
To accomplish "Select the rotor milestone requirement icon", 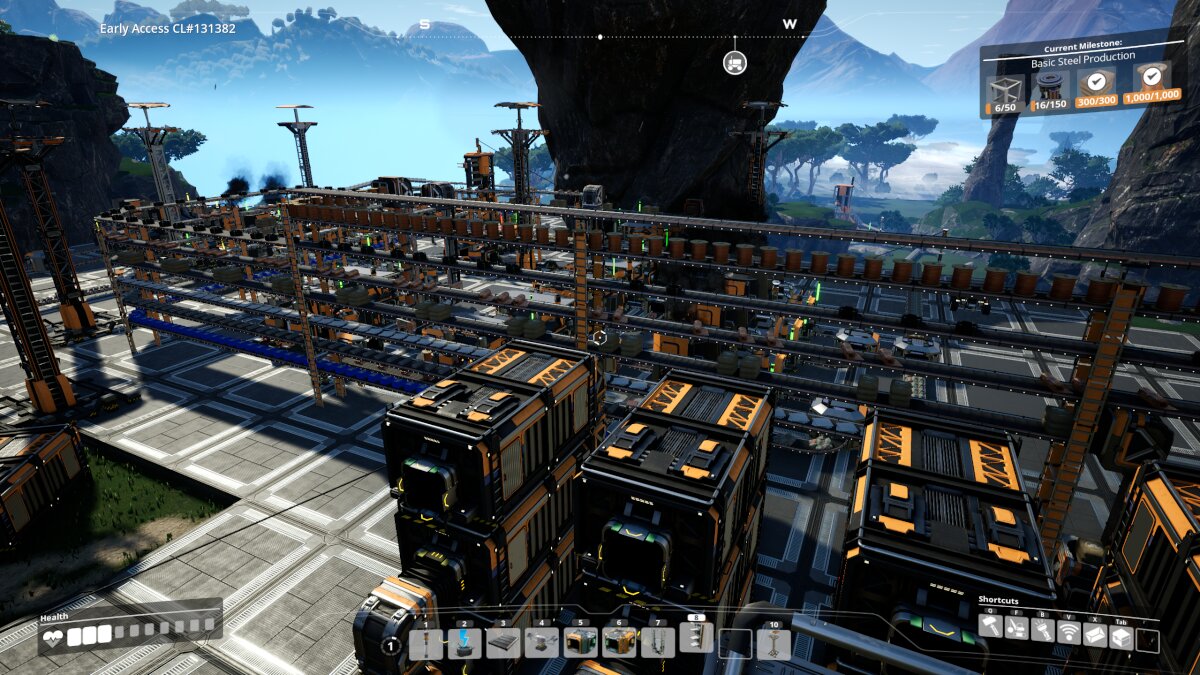I will click(1049, 87).
